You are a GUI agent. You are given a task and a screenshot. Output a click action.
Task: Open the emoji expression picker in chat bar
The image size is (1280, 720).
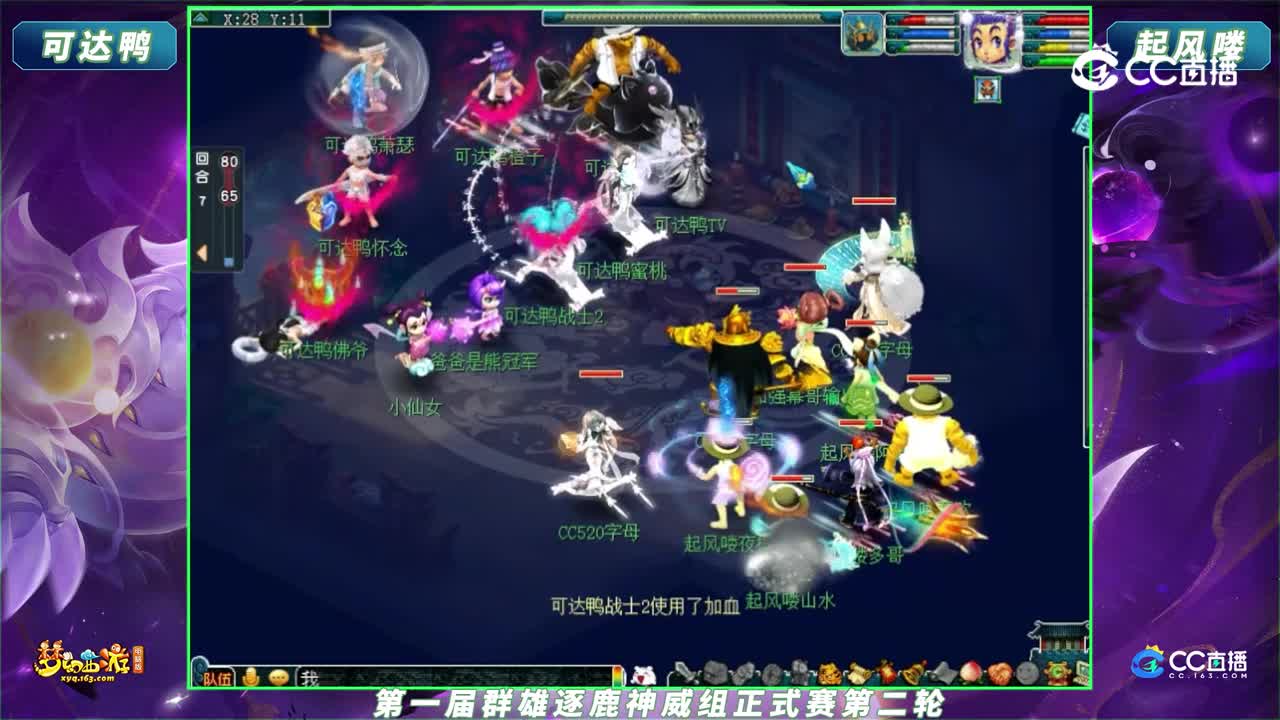pos(280,677)
